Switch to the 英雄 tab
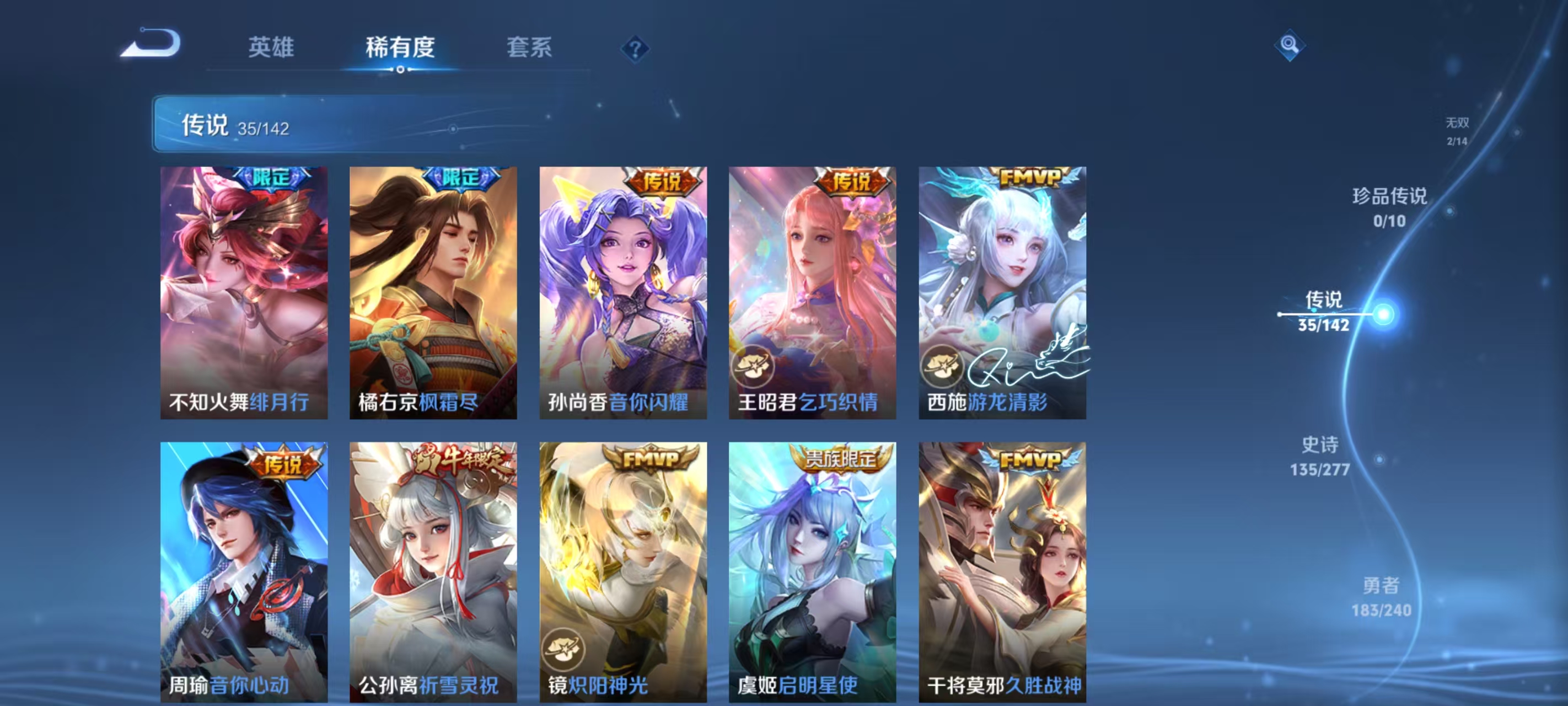 click(x=270, y=48)
